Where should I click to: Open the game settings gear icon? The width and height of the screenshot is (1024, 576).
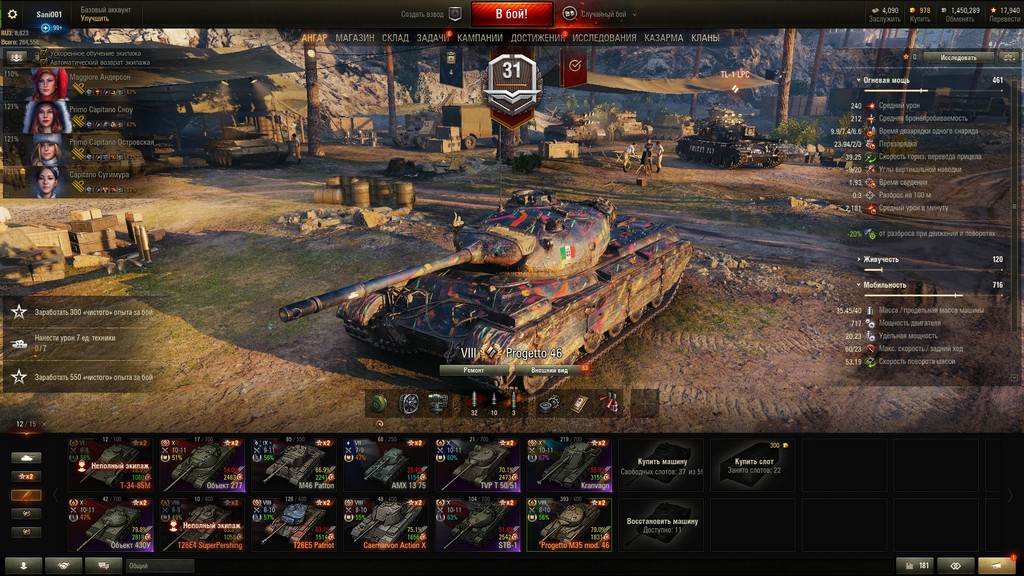[x=13, y=14]
